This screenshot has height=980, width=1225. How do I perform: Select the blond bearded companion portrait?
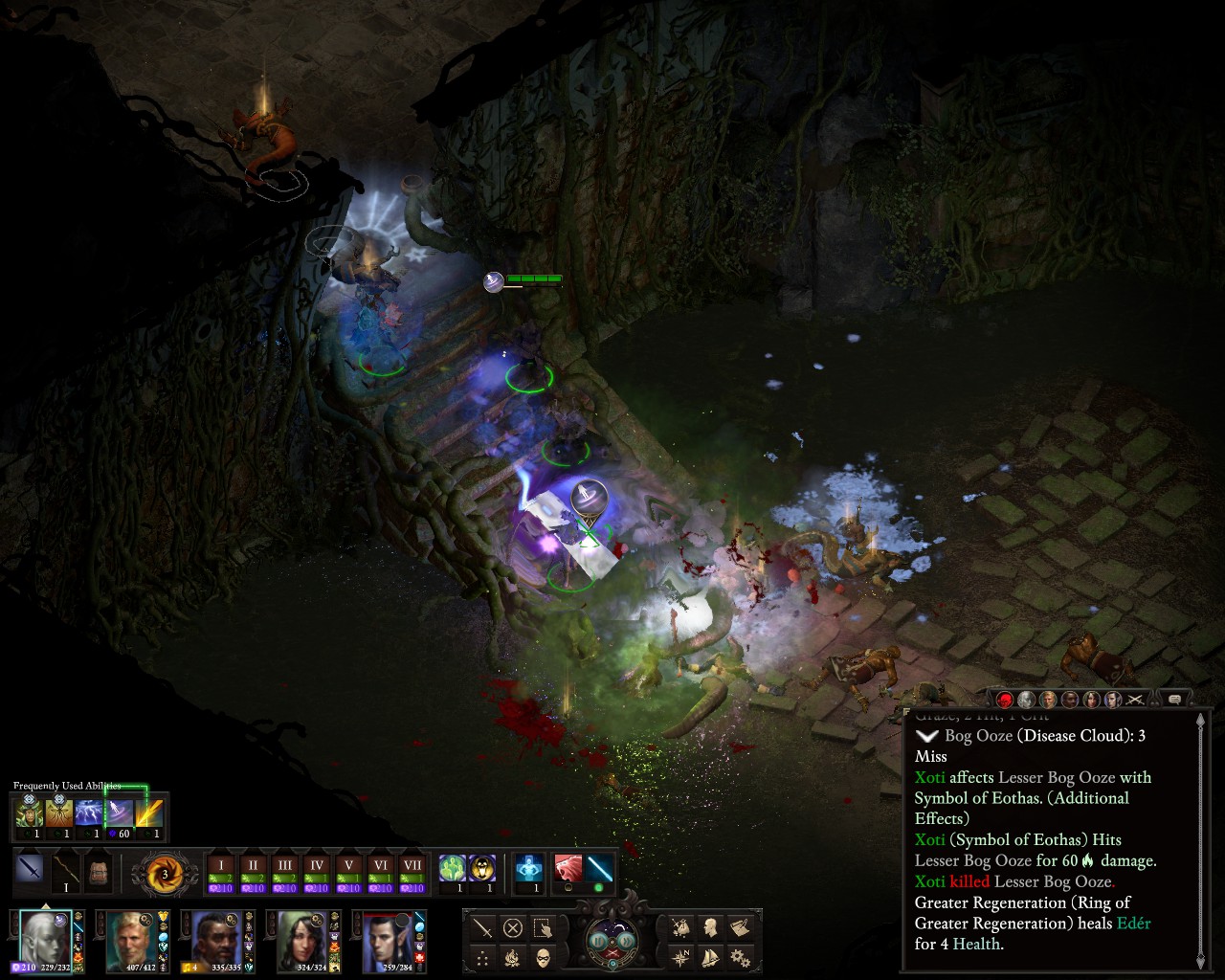(129, 939)
